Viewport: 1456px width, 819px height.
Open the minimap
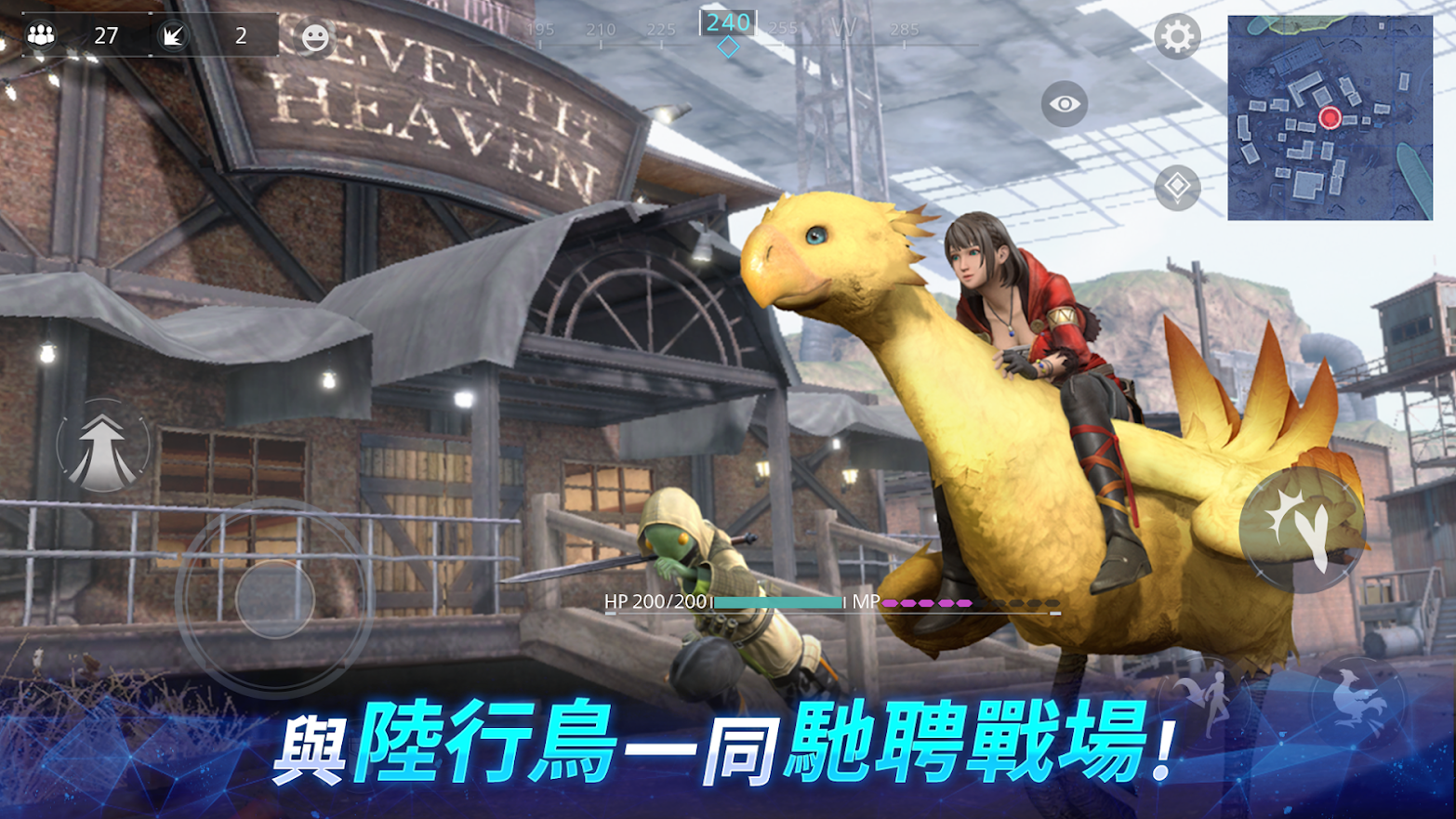(x=1330, y=118)
